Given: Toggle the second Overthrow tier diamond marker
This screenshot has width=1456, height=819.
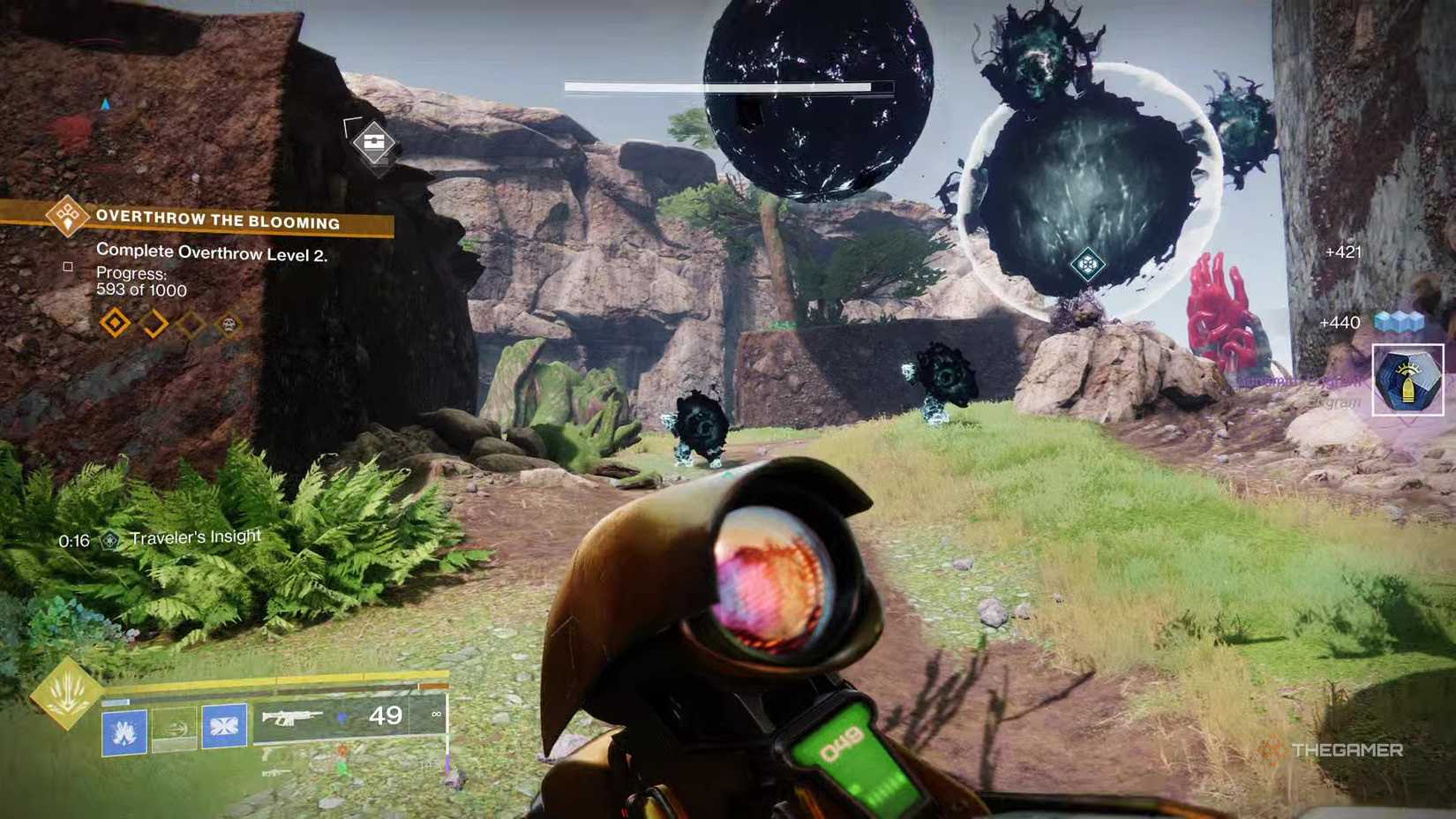Looking at the screenshot, I should coord(154,323).
